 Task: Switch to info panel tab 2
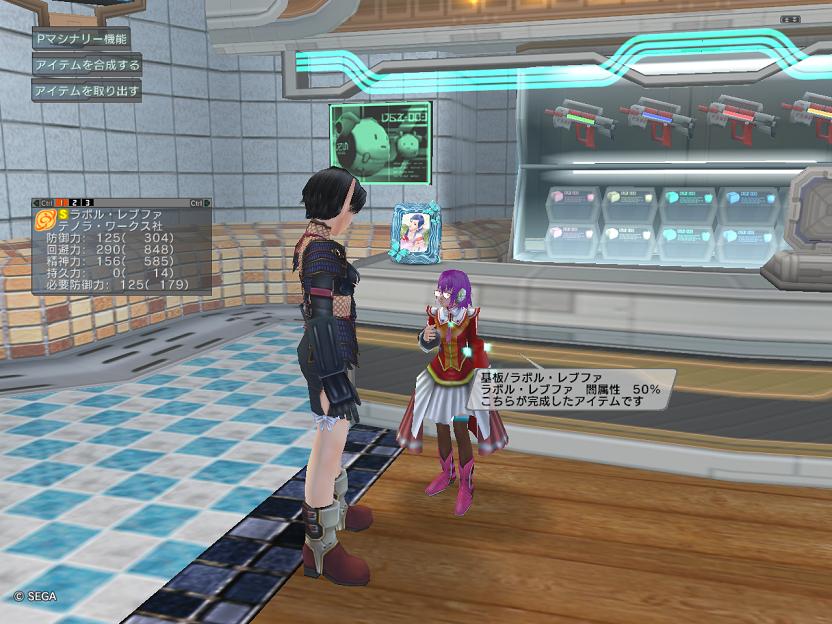(x=74, y=203)
